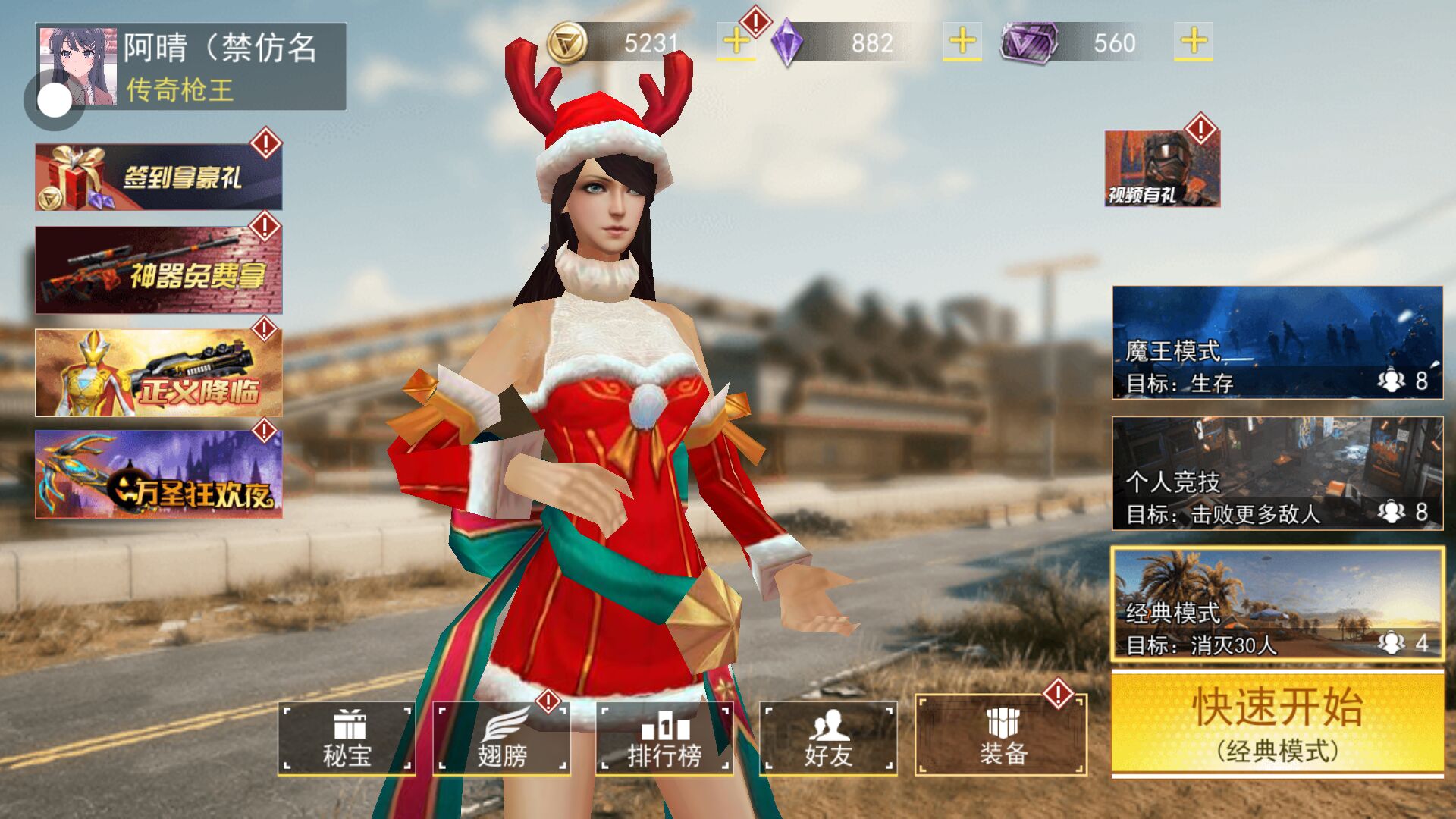Image resolution: width=1456 pixels, height=819 pixels.
Task: Open the 装备 equipment menu
Action: (x=1001, y=736)
